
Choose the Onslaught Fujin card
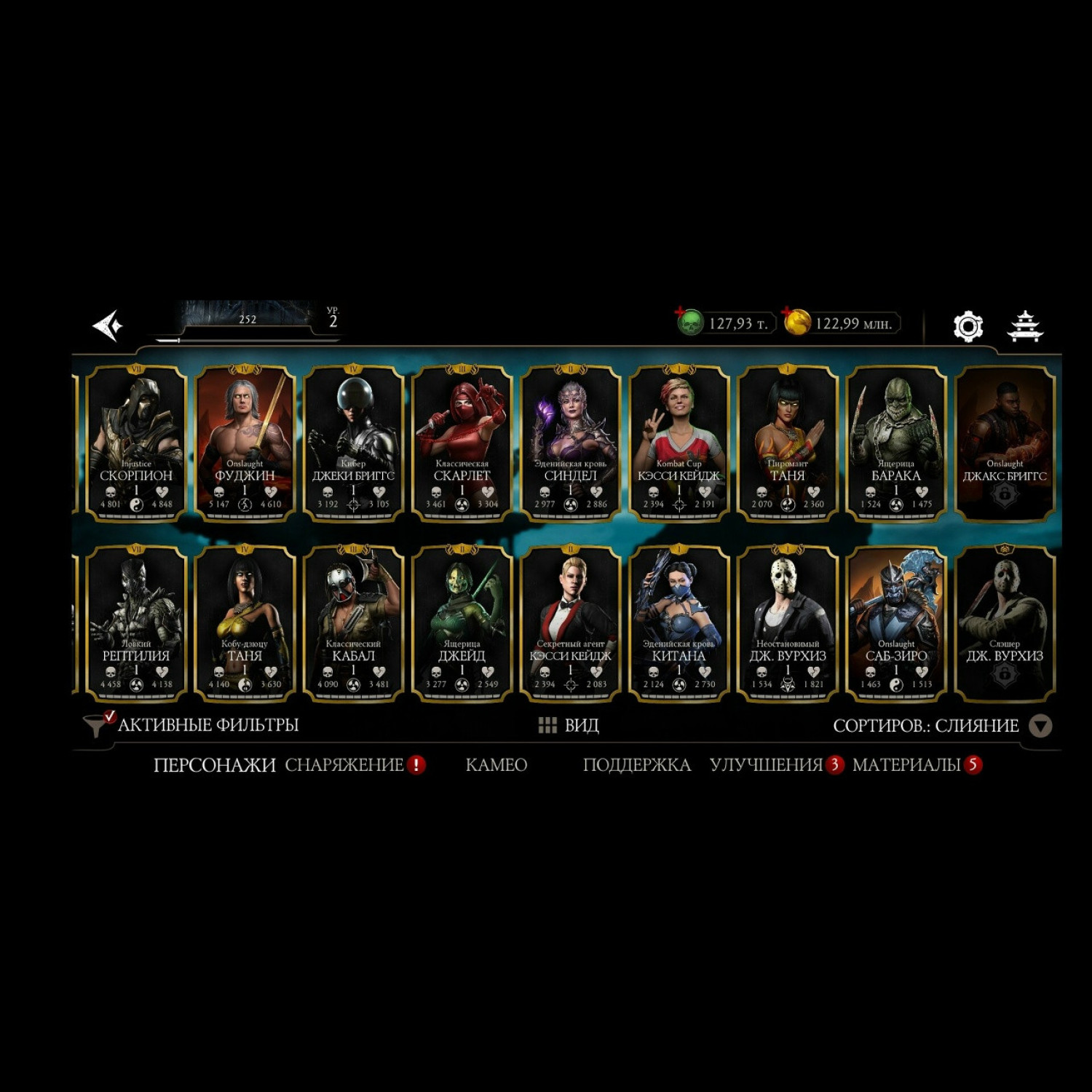coord(245,443)
